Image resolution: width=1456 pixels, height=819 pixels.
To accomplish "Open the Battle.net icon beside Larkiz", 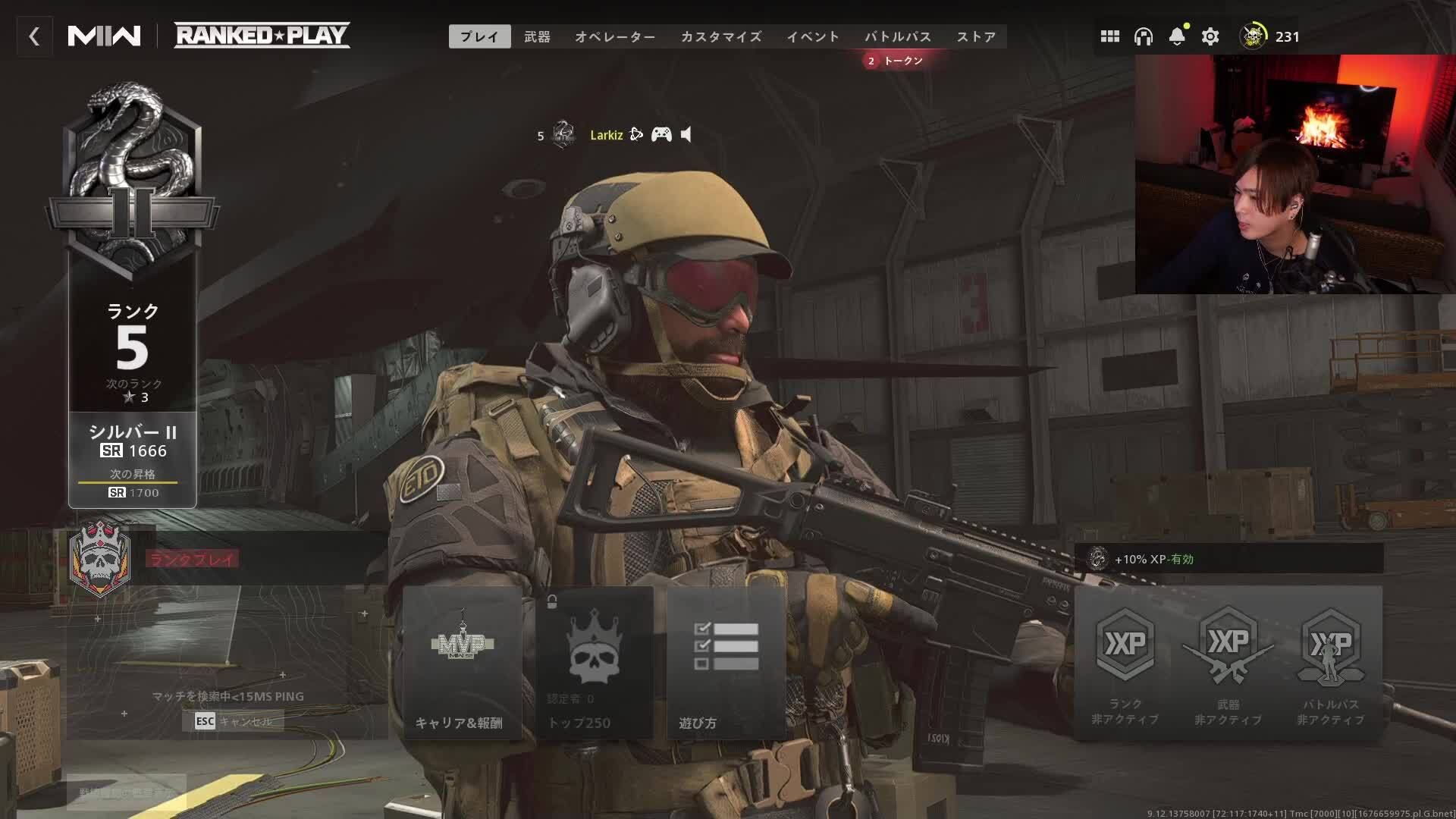I will [x=636, y=134].
